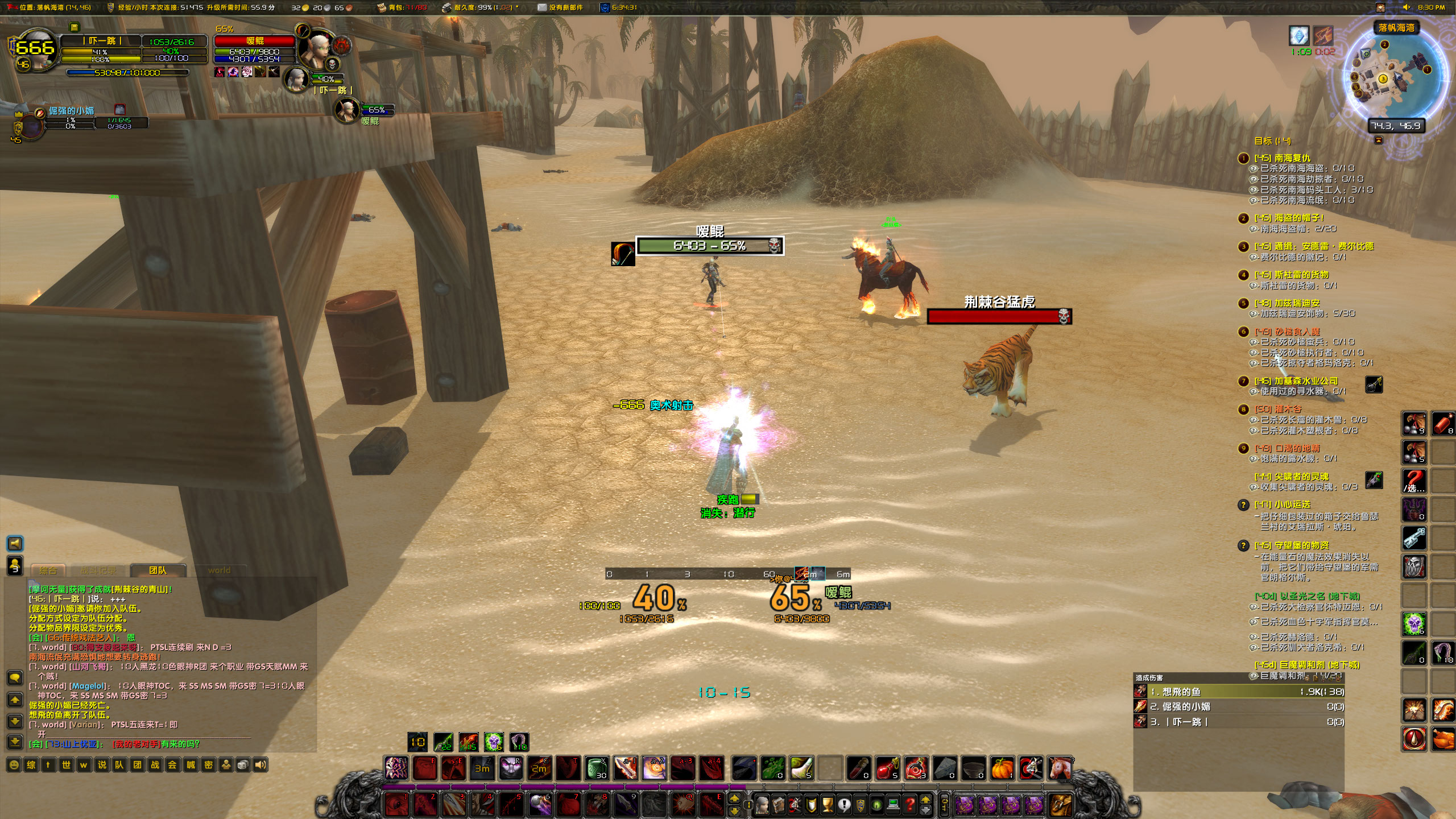Viewport: 1456px width, 819px height.
Task: Click the dice icon to roll random number
Action: click(x=243, y=766)
